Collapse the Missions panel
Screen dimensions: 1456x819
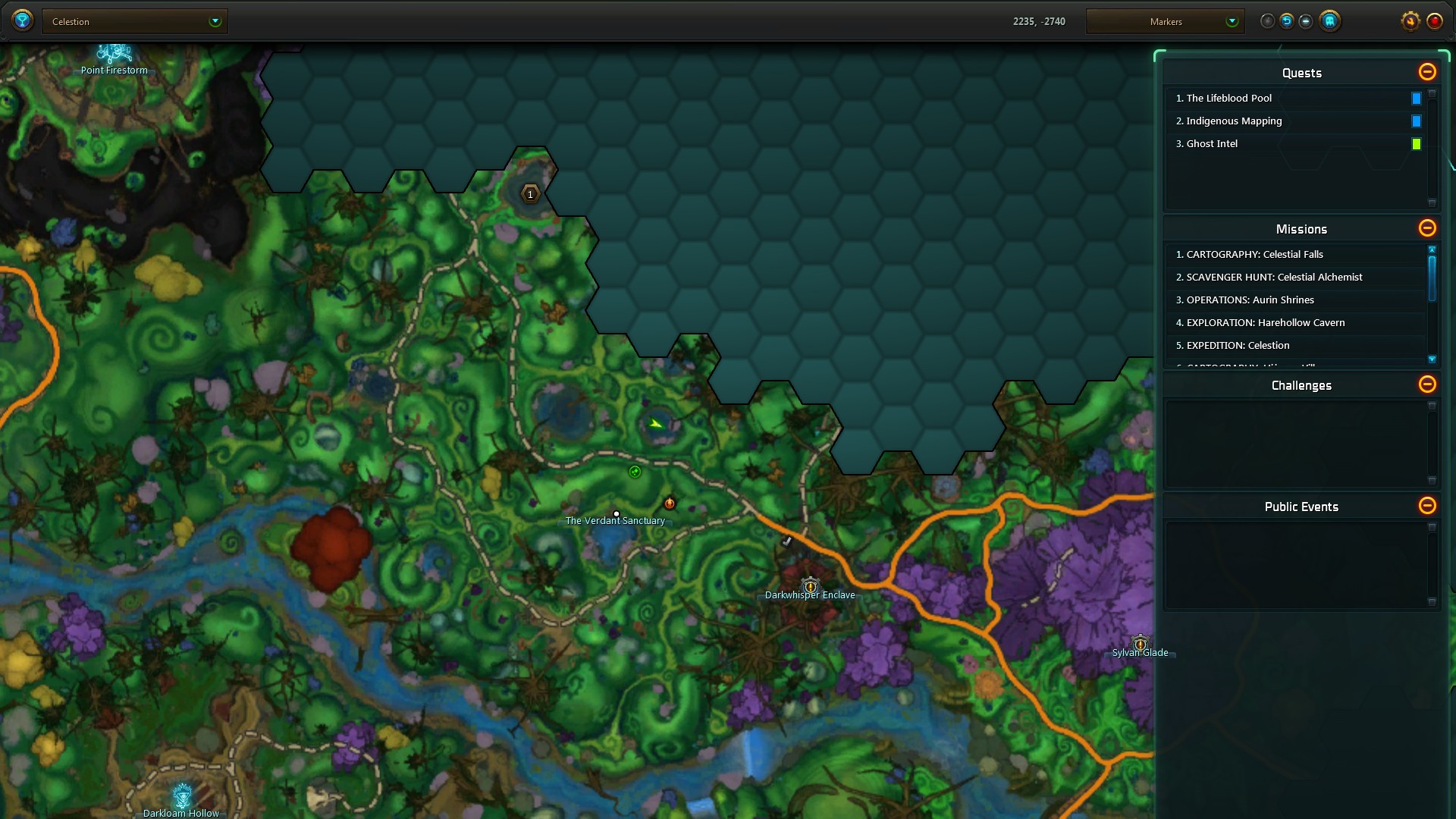pyautogui.click(x=1427, y=228)
